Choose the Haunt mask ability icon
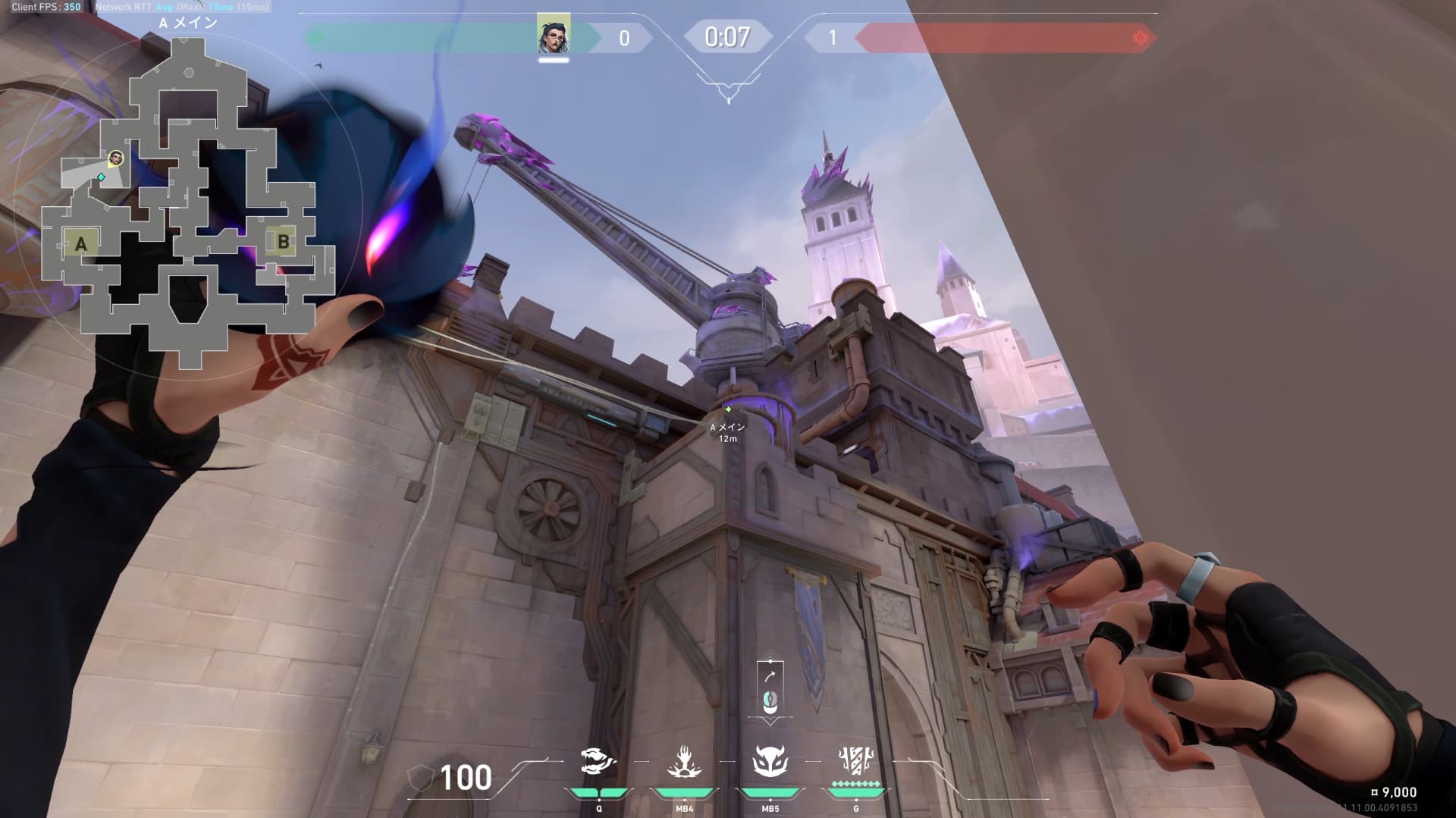Image resolution: width=1456 pixels, height=818 pixels. pos(770,761)
